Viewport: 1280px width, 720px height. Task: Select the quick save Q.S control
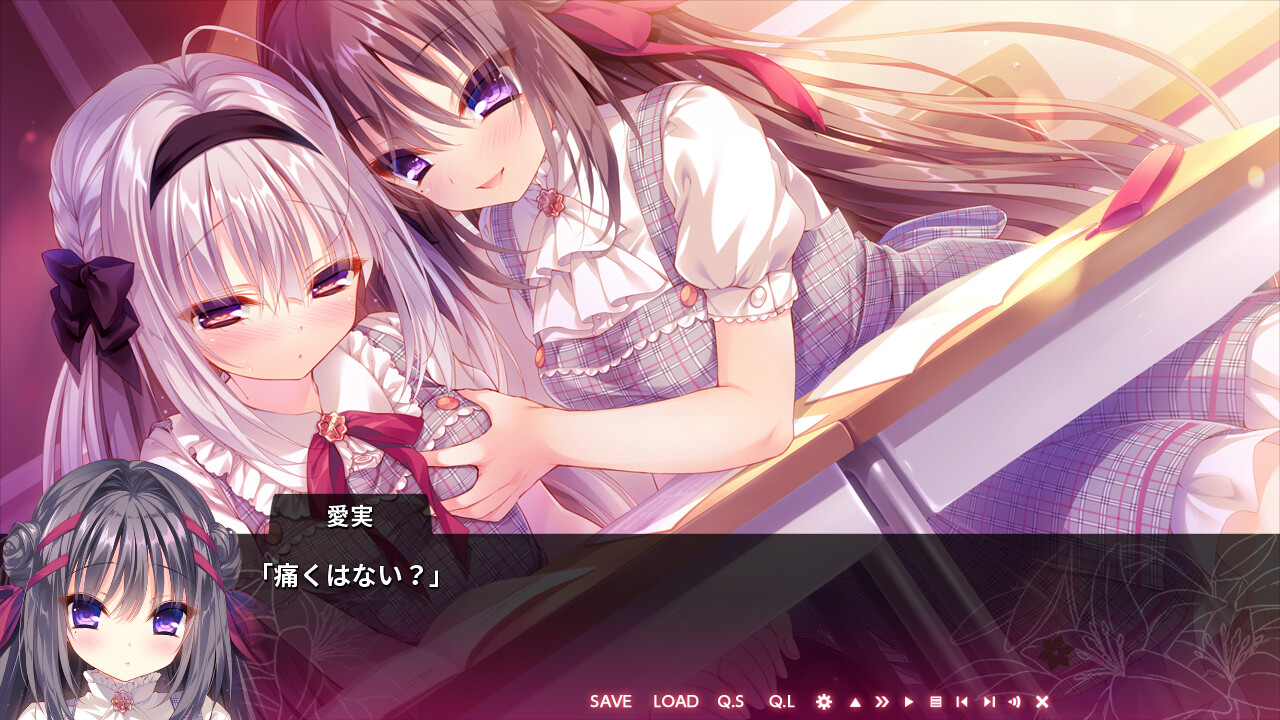tap(732, 702)
